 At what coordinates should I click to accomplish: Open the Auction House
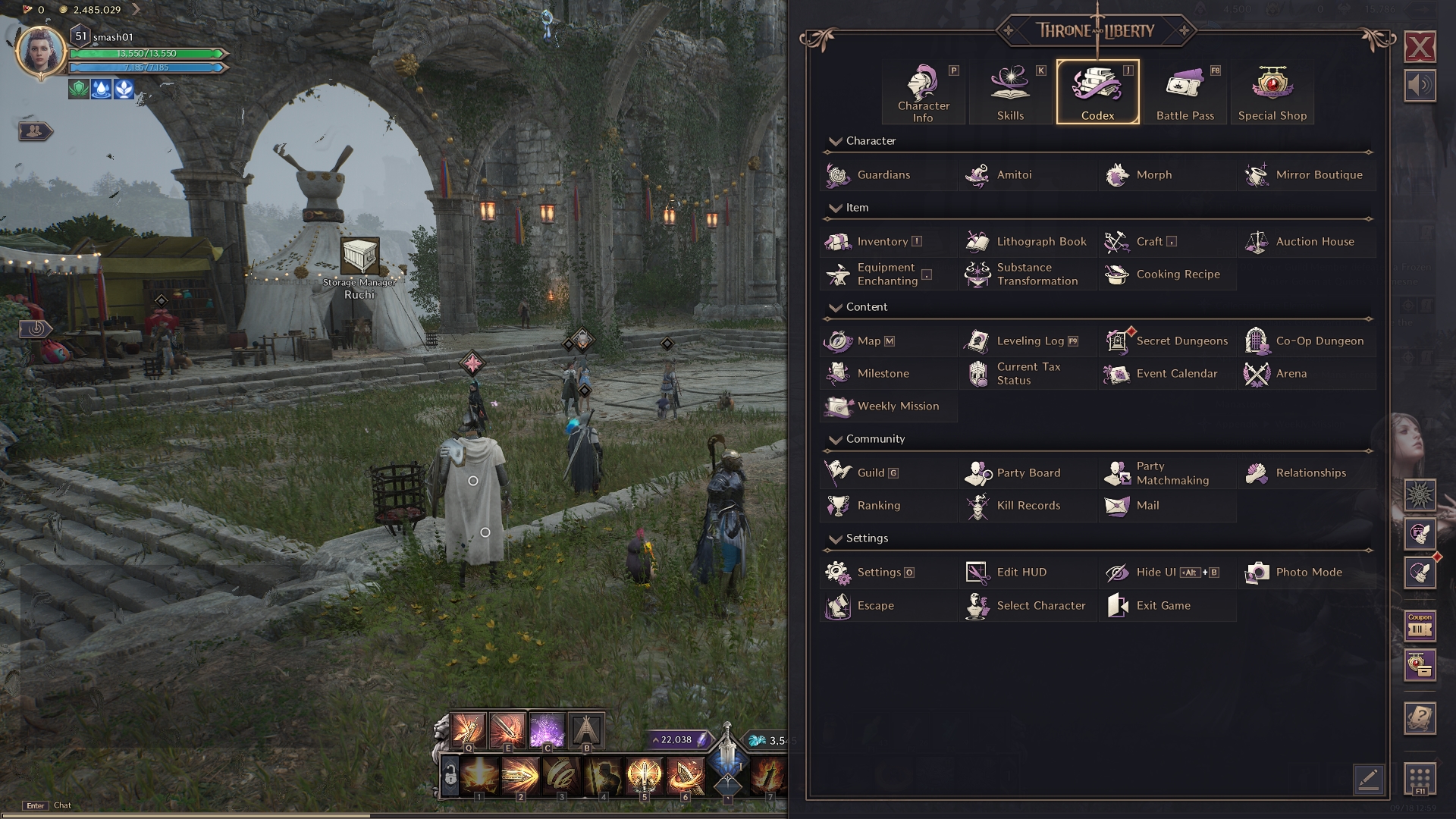(x=1314, y=242)
